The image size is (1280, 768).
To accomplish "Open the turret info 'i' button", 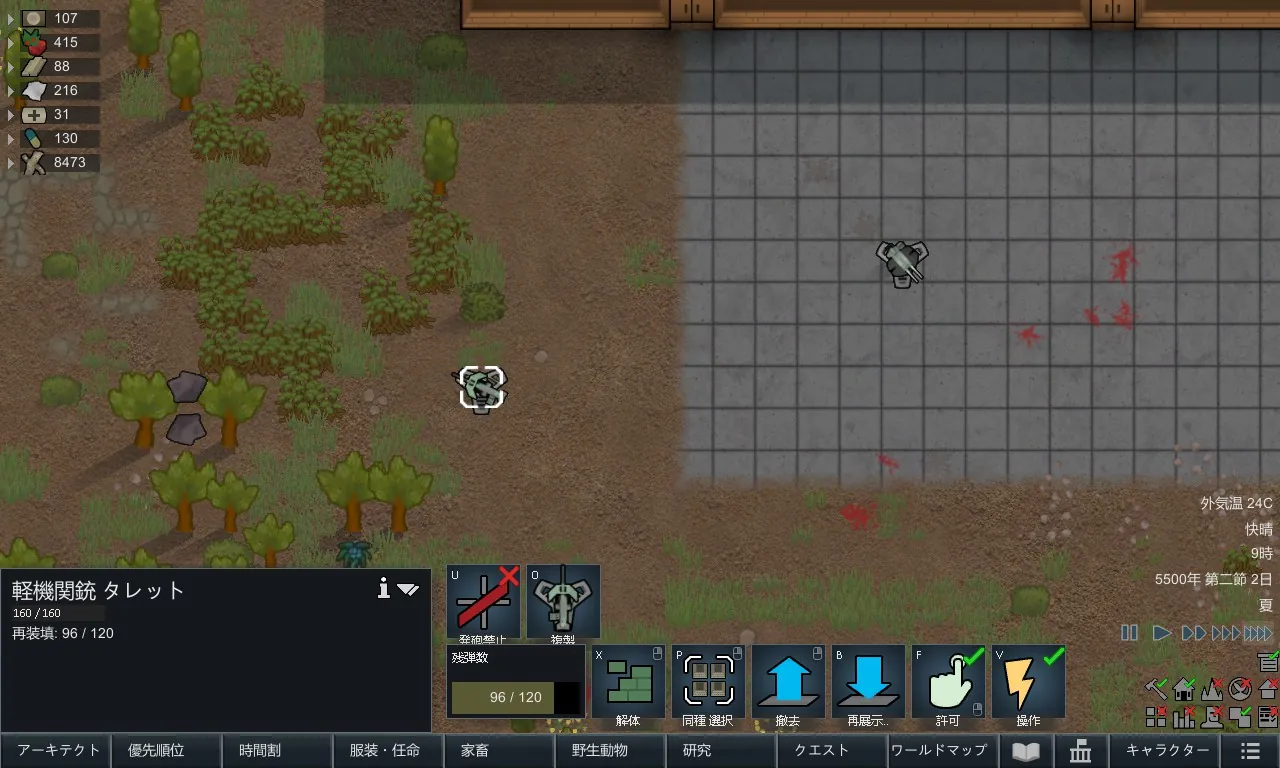I will point(383,589).
